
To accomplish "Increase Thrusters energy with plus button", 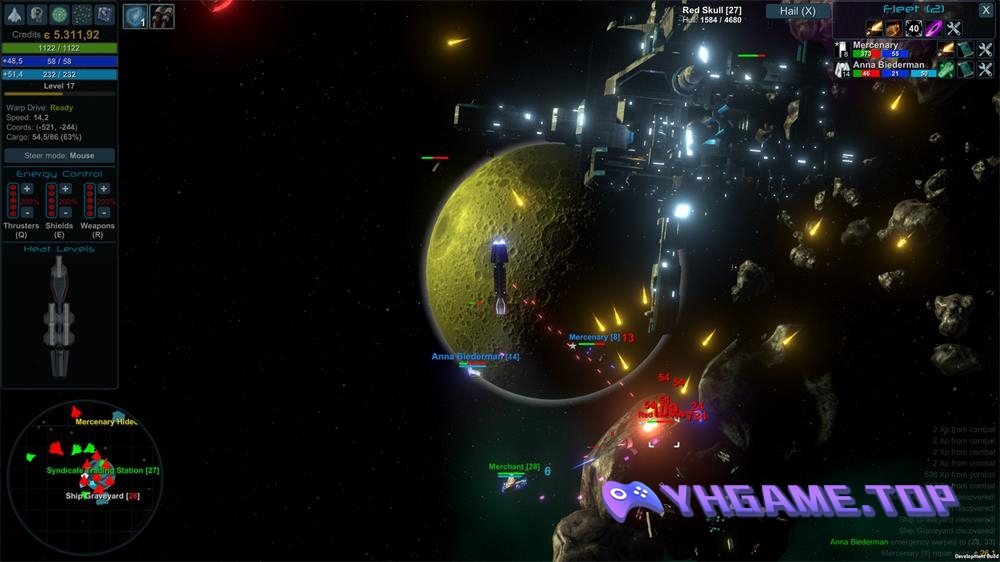I will pyautogui.click(x=27, y=188).
